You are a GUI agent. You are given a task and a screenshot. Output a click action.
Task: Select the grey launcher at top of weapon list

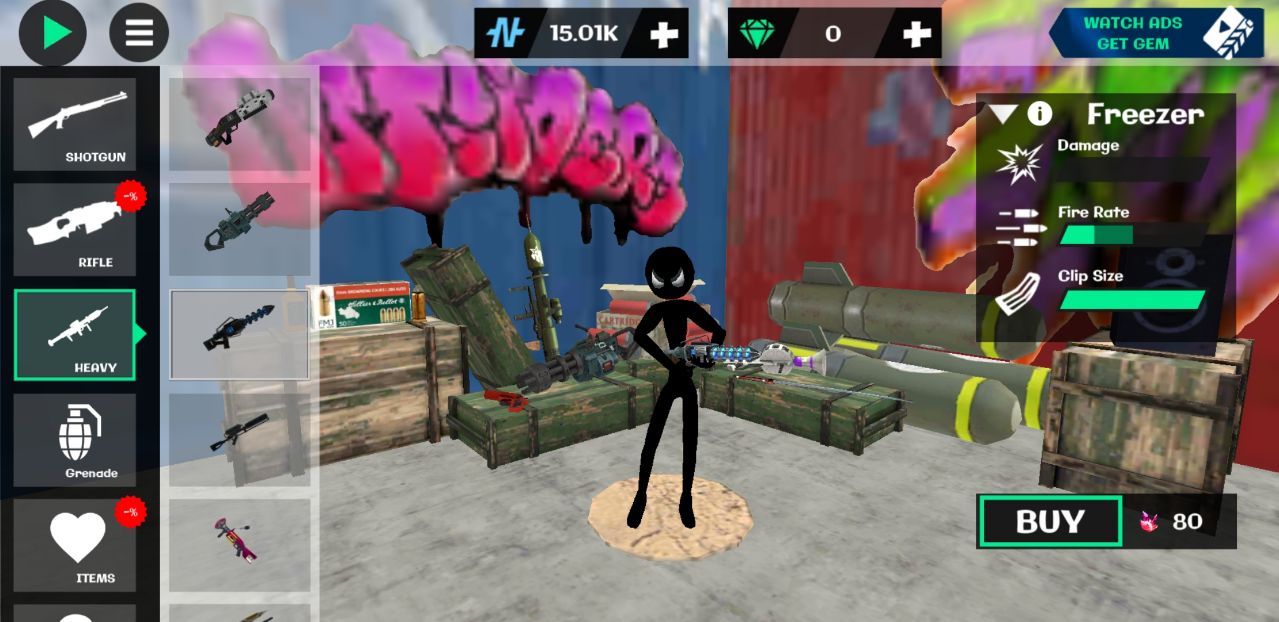click(x=239, y=123)
